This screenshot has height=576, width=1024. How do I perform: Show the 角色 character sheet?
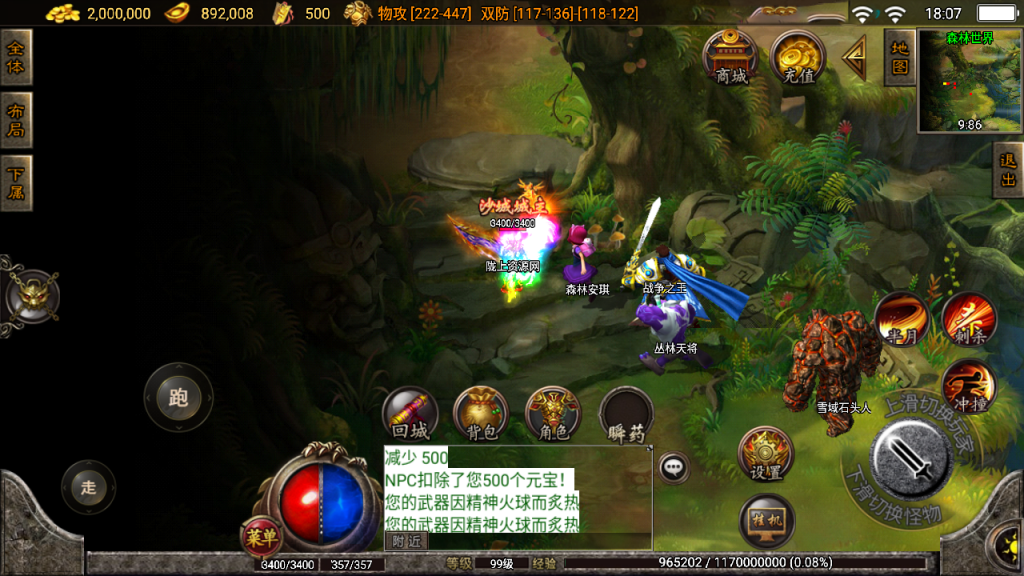tap(553, 414)
